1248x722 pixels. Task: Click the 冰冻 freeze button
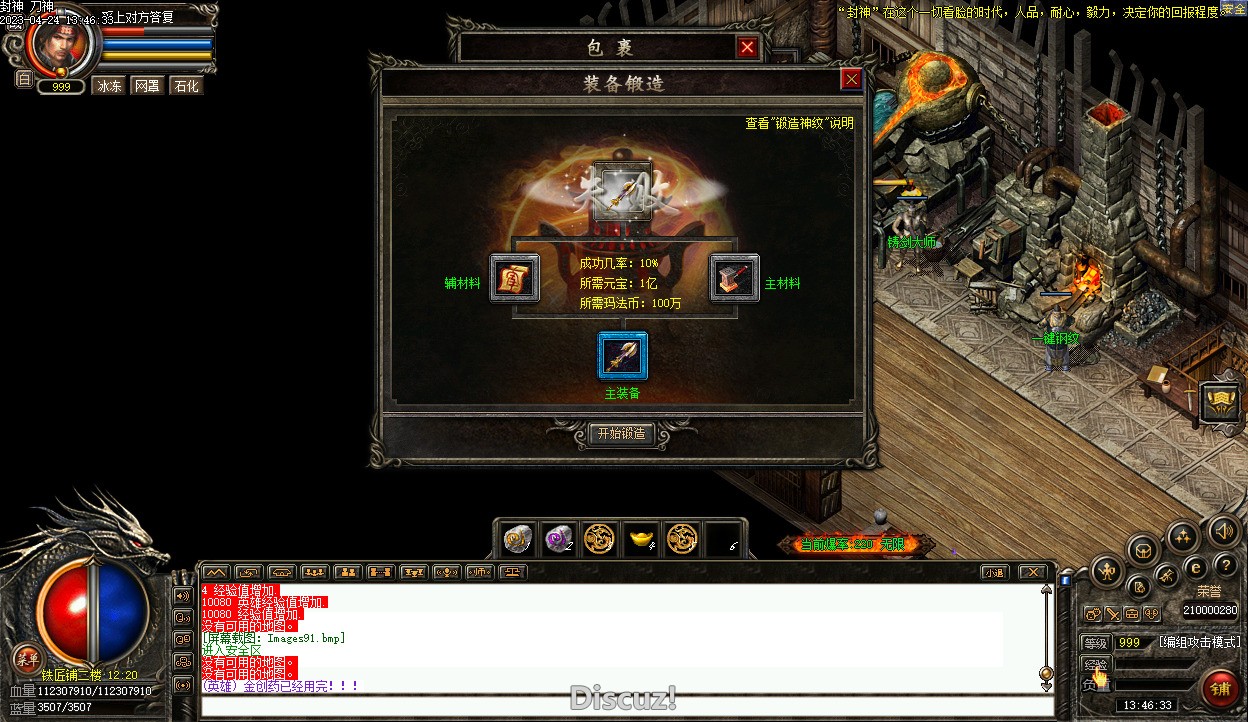108,86
